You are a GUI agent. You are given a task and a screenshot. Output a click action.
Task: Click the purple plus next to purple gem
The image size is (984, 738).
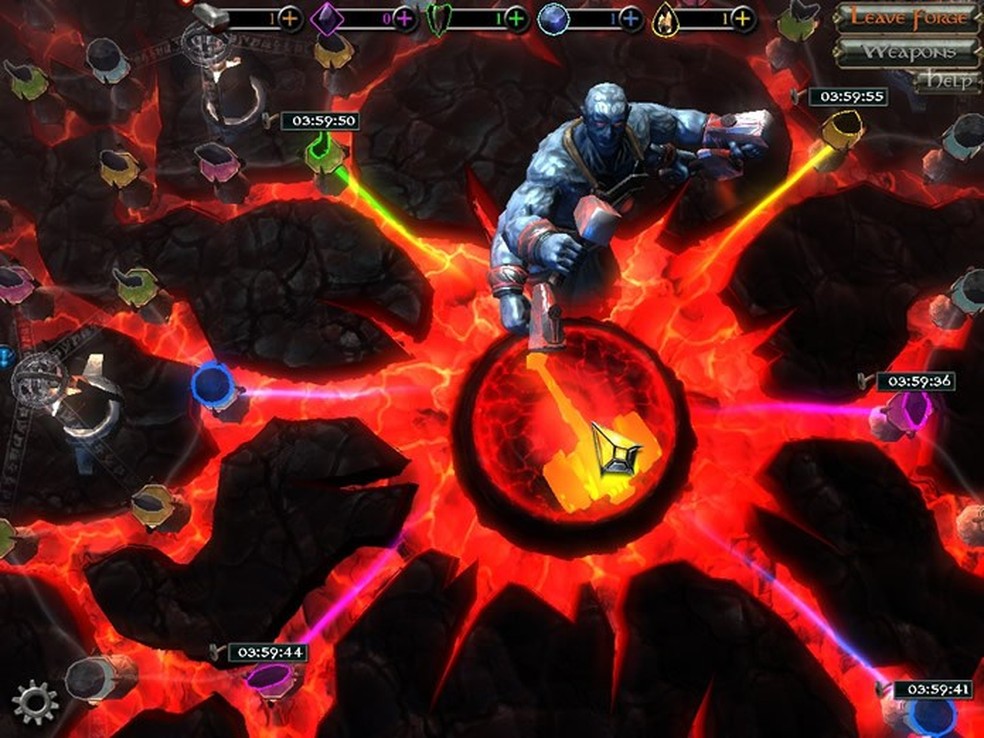[x=404, y=18]
